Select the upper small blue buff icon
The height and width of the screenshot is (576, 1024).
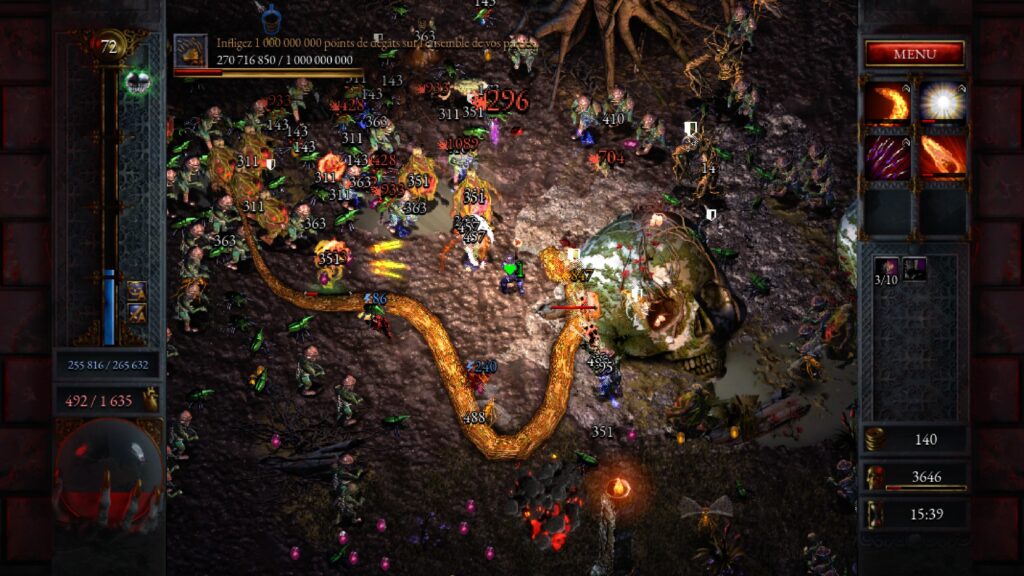[136, 291]
